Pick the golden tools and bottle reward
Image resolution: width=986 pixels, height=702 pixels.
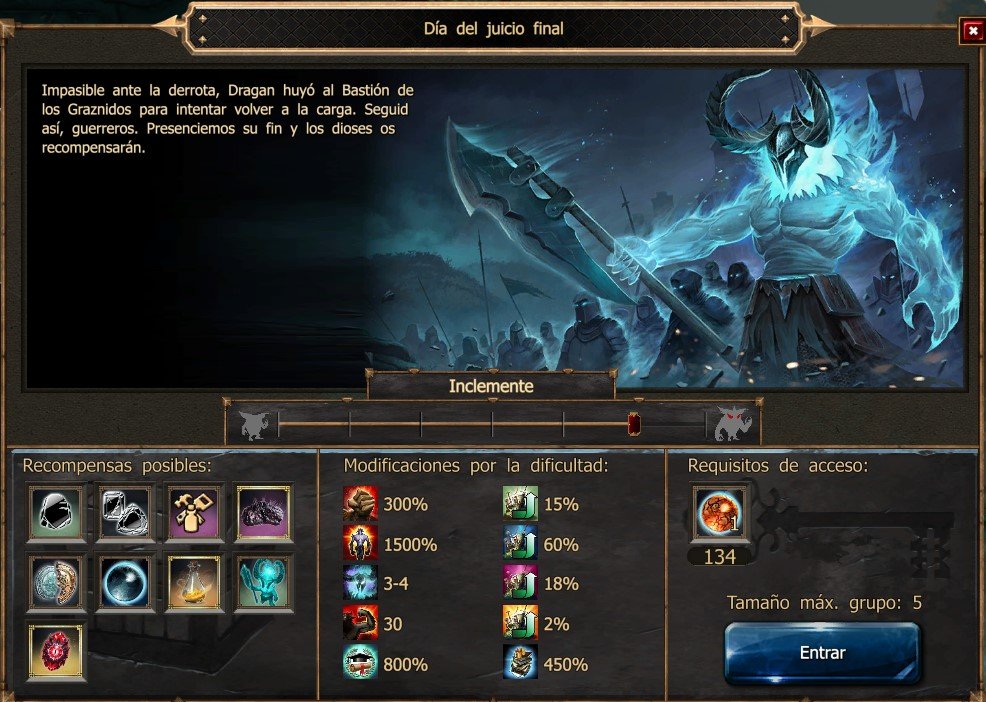click(x=195, y=514)
